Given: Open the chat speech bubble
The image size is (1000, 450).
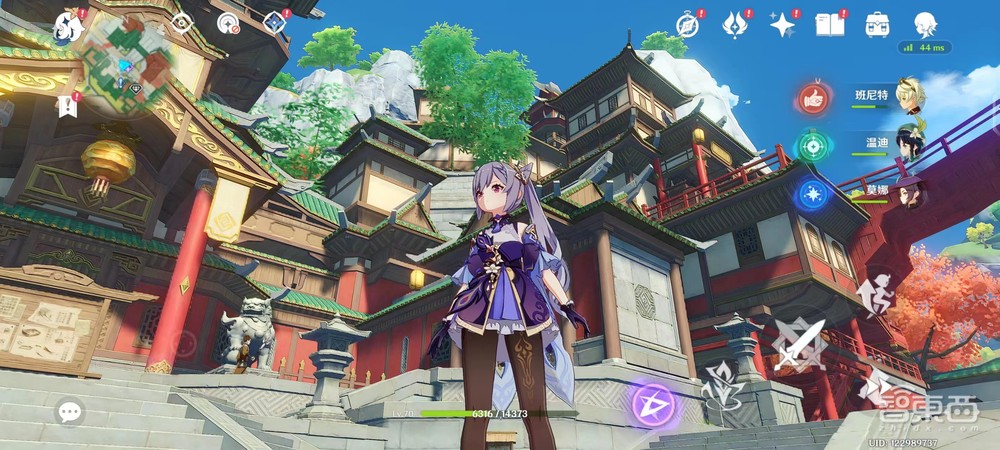Looking at the screenshot, I should 70,410.
